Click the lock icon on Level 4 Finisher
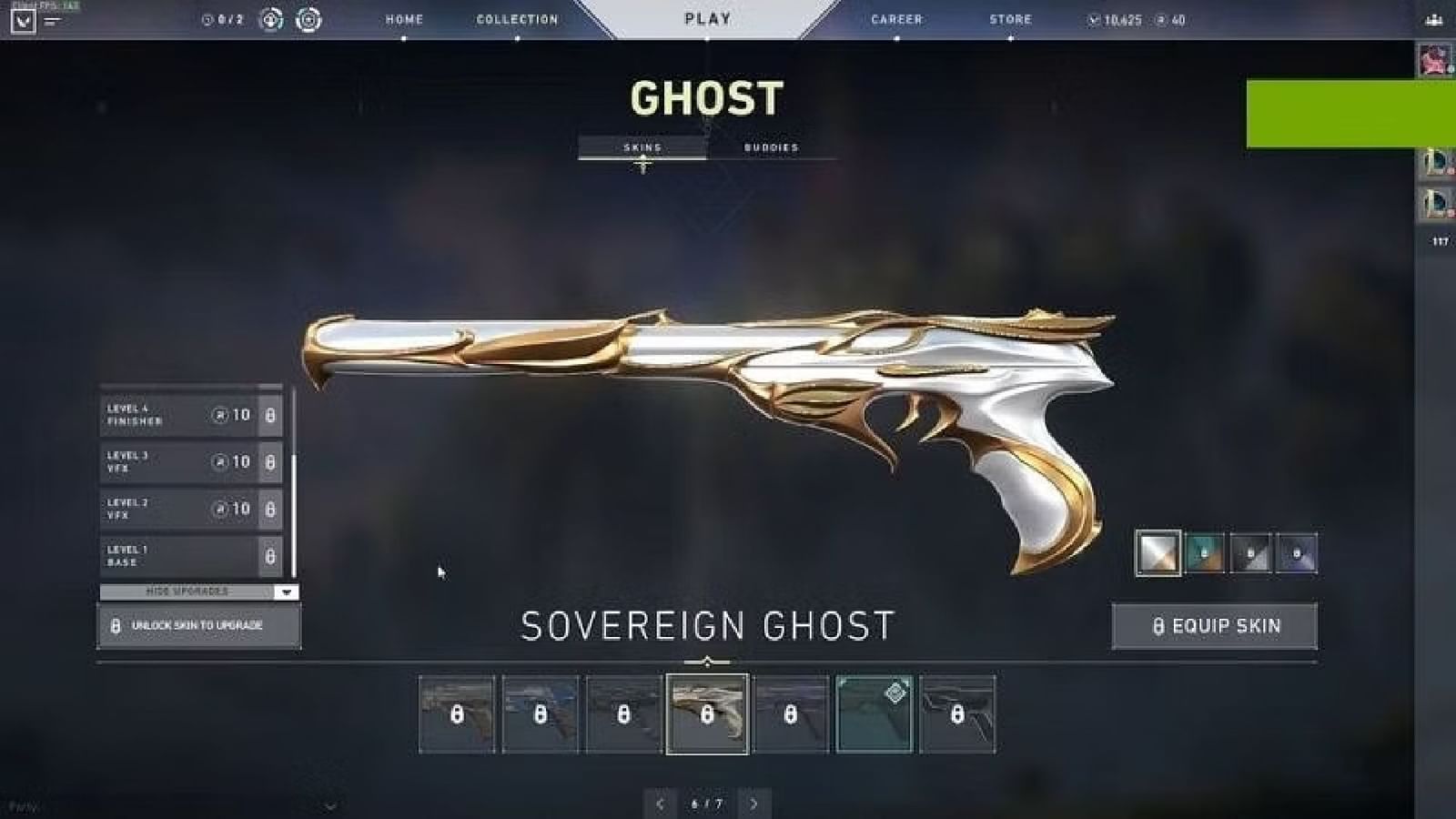 pyautogui.click(x=270, y=417)
